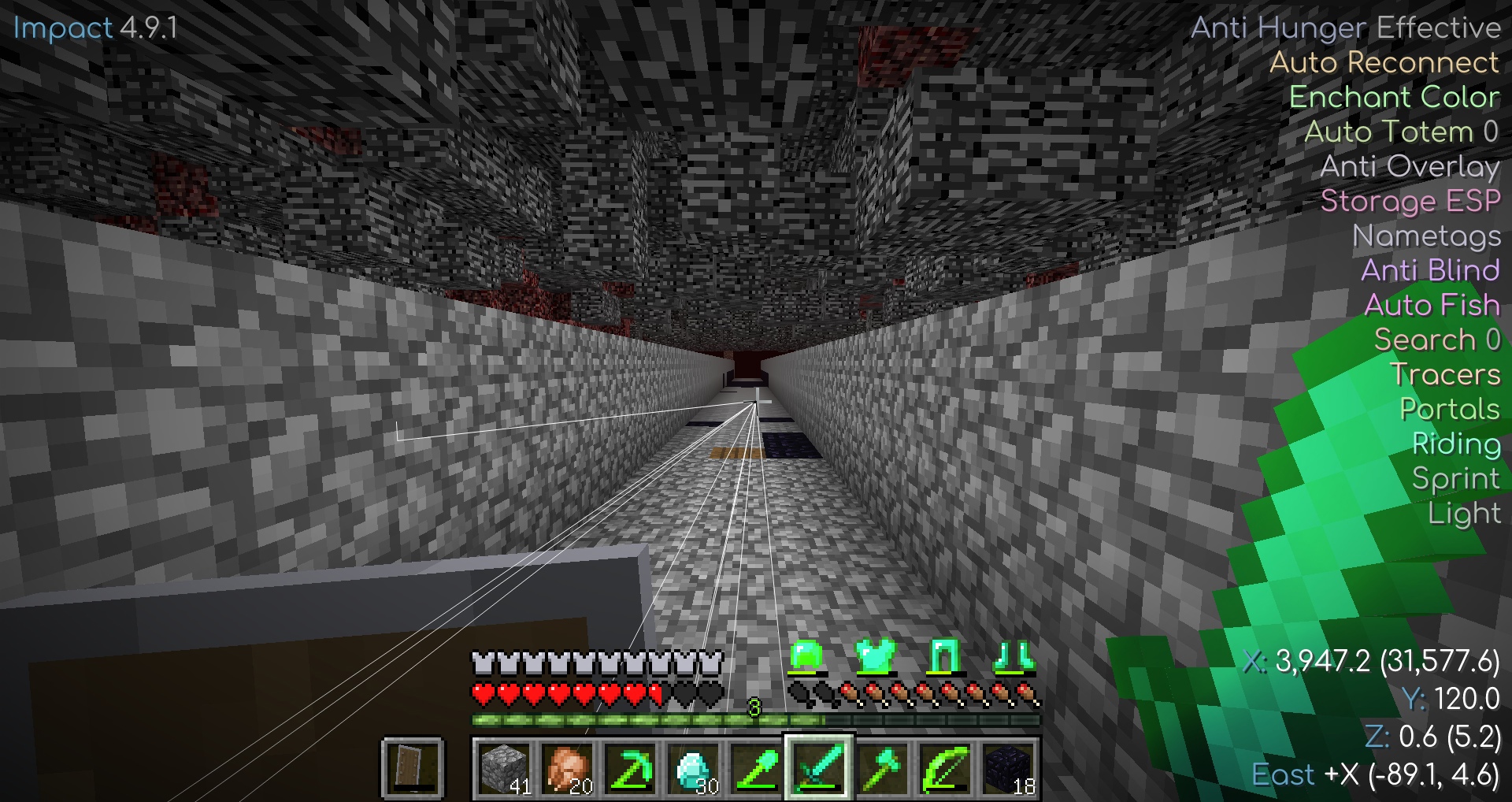Click the Impact 4.9.1 client watermark
This screenshot has height=802, width=1512.
pyautogui.click(x=95, y=28)
